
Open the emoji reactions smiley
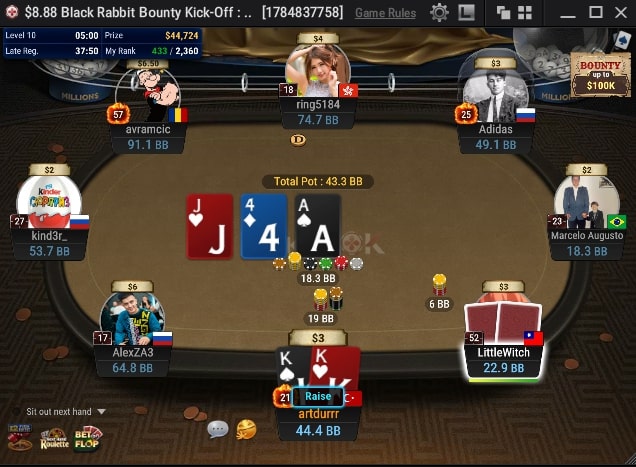click(x=246, y=429)
